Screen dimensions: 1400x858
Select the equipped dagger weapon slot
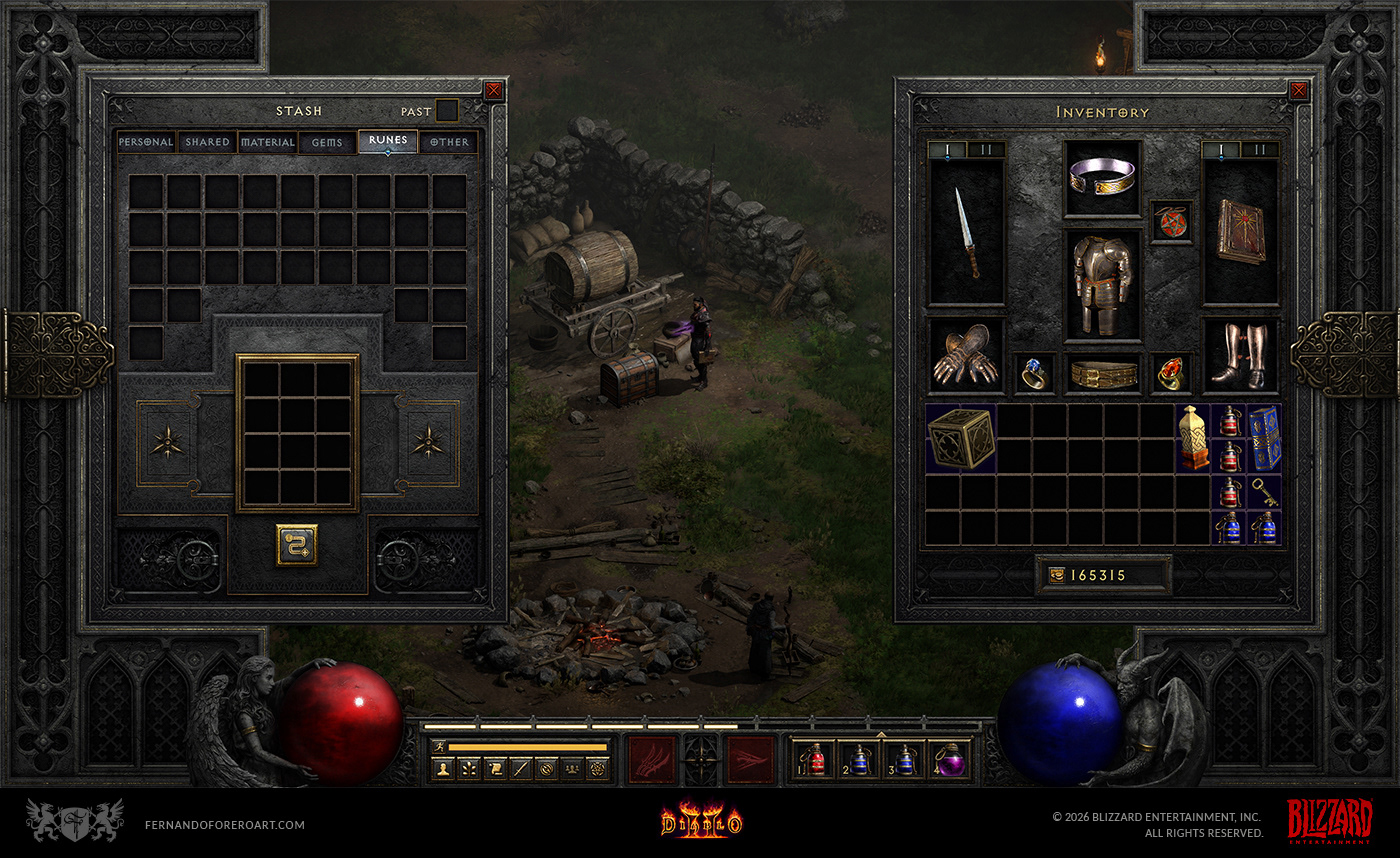(x=967, y=233)
